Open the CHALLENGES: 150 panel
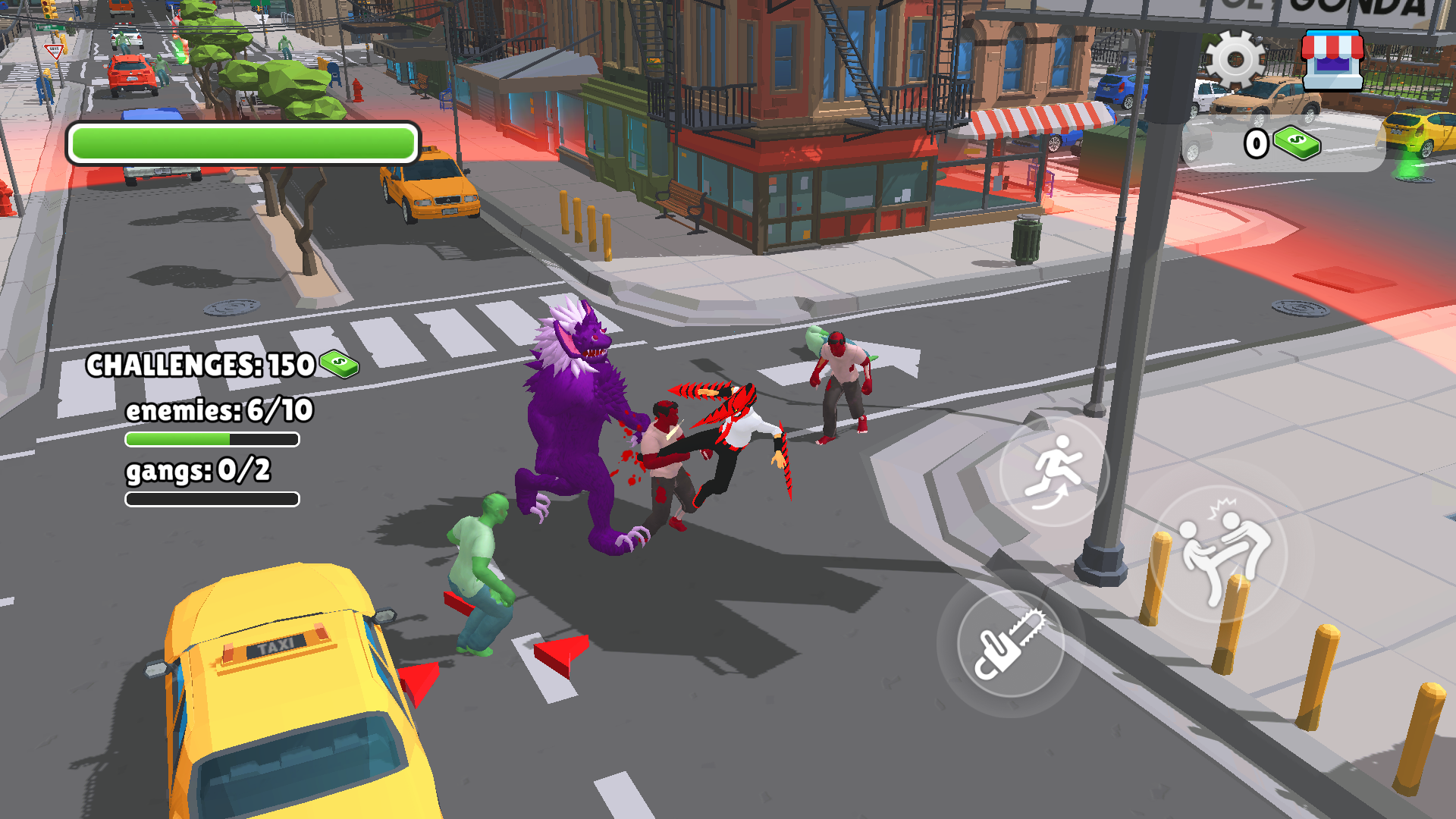The width and height of the screenshot is (1456, 819). pos(199,365)
